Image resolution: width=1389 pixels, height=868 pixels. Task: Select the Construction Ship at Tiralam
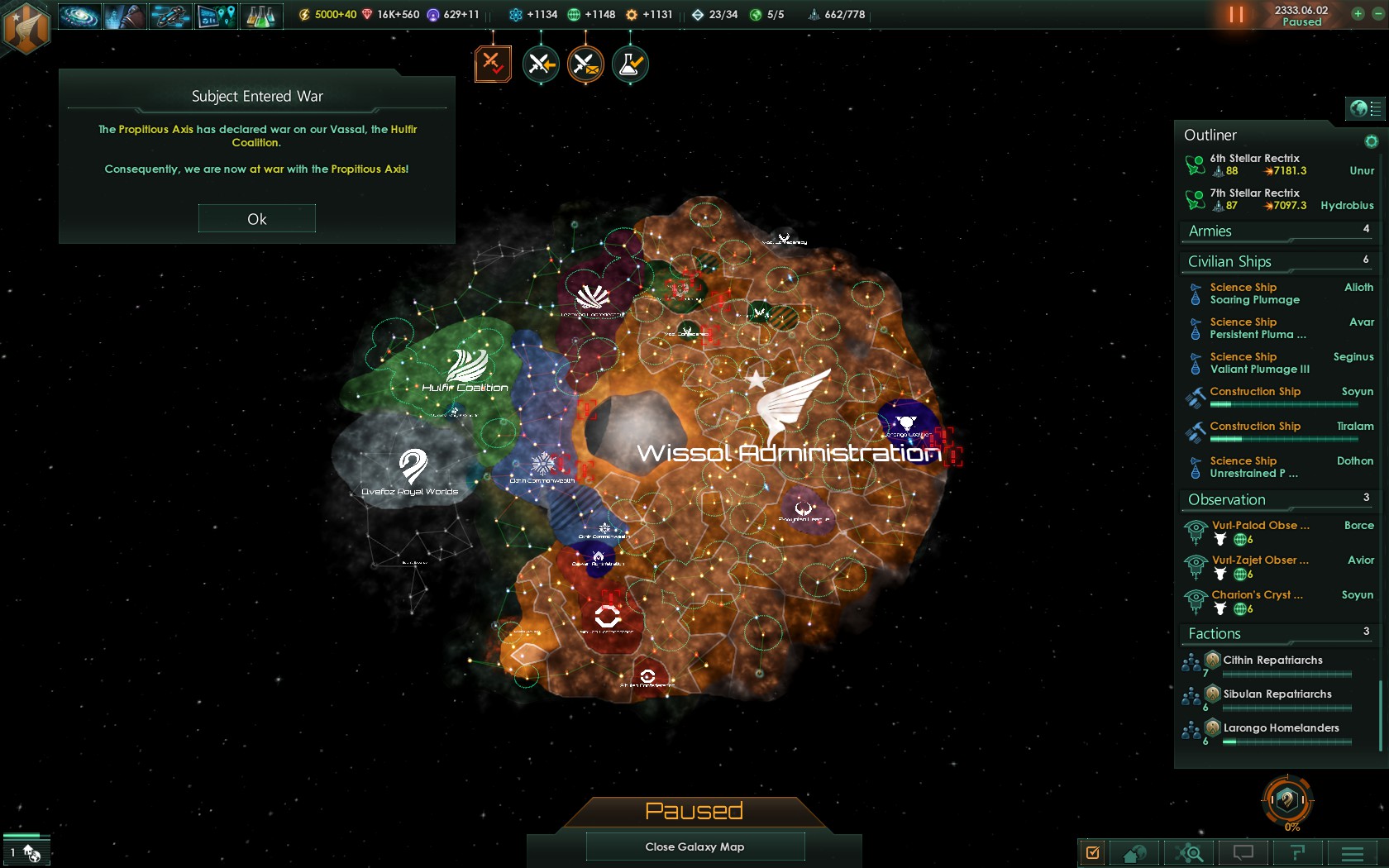click(1255, 427)
